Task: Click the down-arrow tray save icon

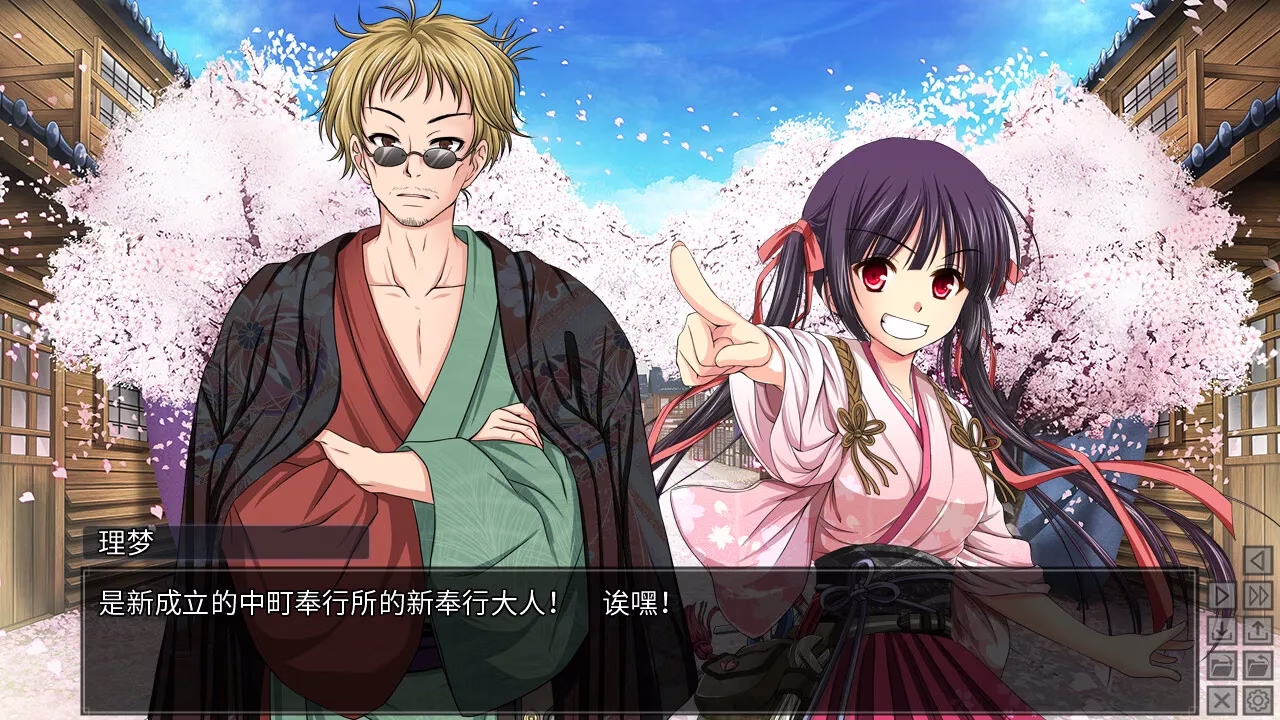Action: (1222, 630)
